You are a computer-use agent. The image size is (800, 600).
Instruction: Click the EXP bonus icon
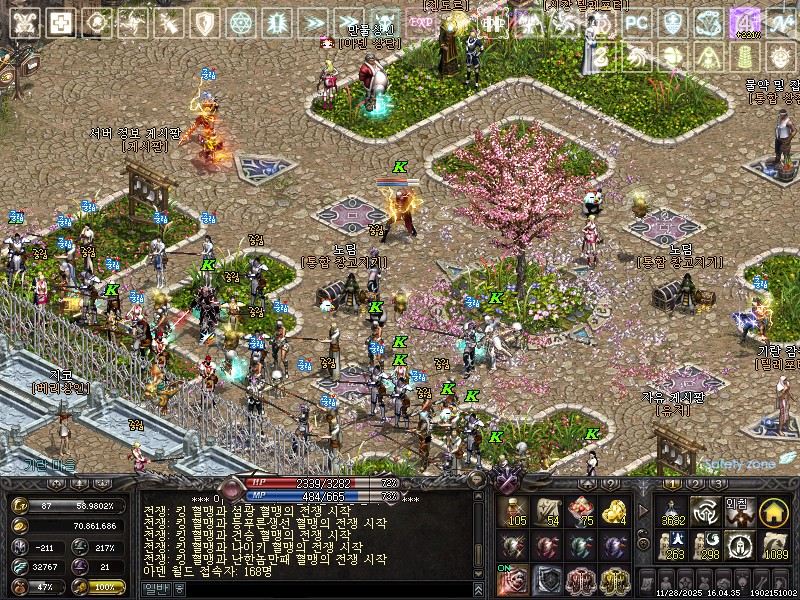(x=422, y=22)
